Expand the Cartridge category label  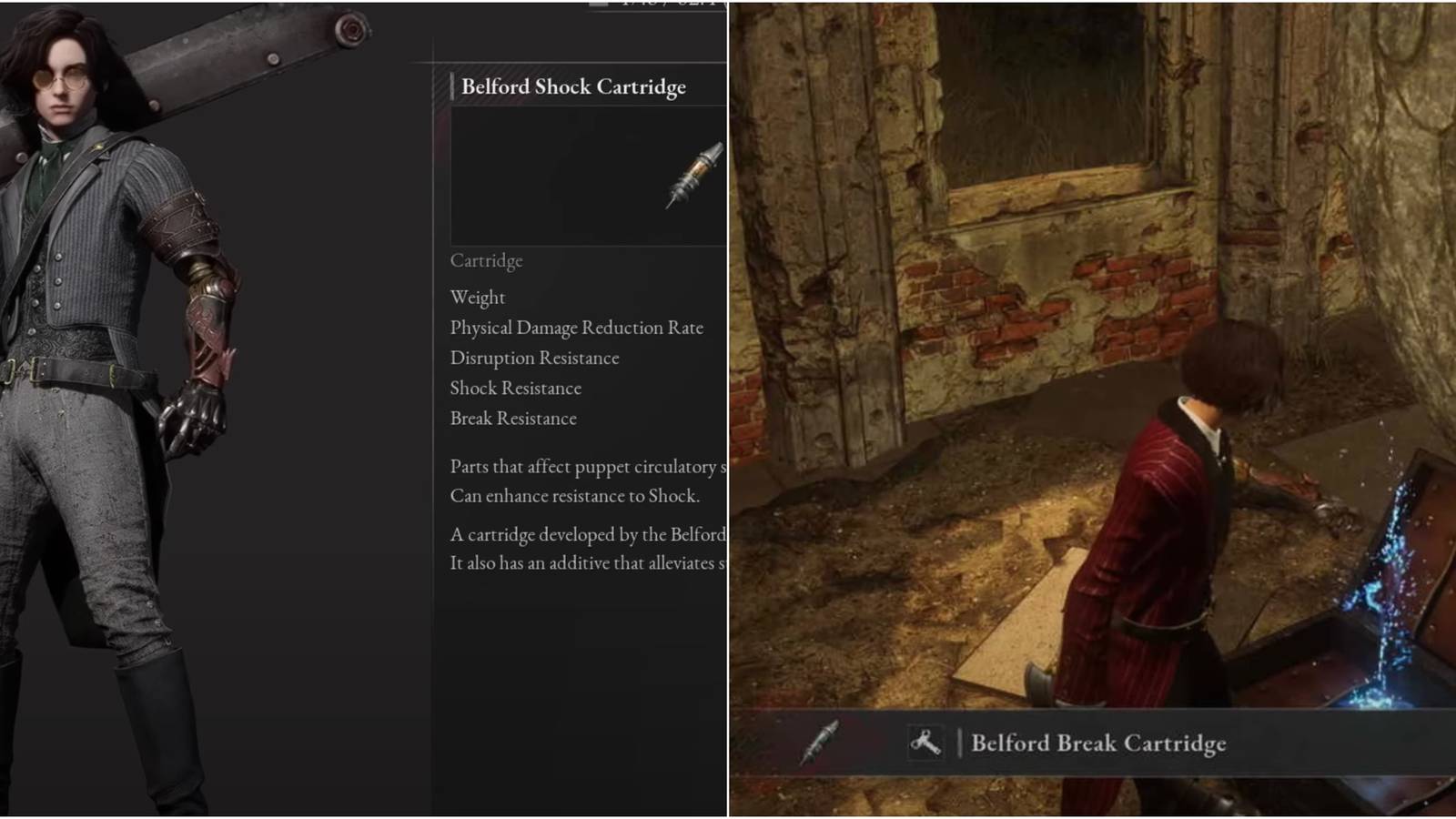tap(485, 261)
